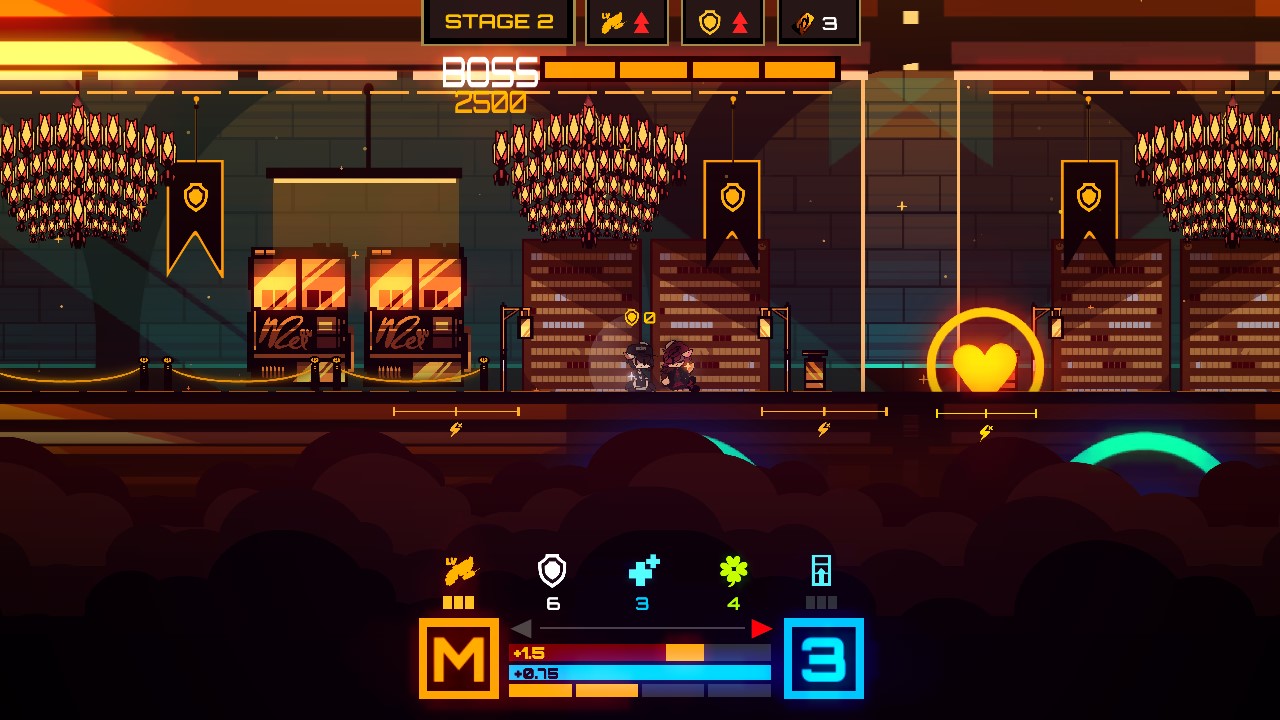Screen dimensions: 1280x720
Task: Expand the BOSS health bar header
Action: click(x=489, y=70)
